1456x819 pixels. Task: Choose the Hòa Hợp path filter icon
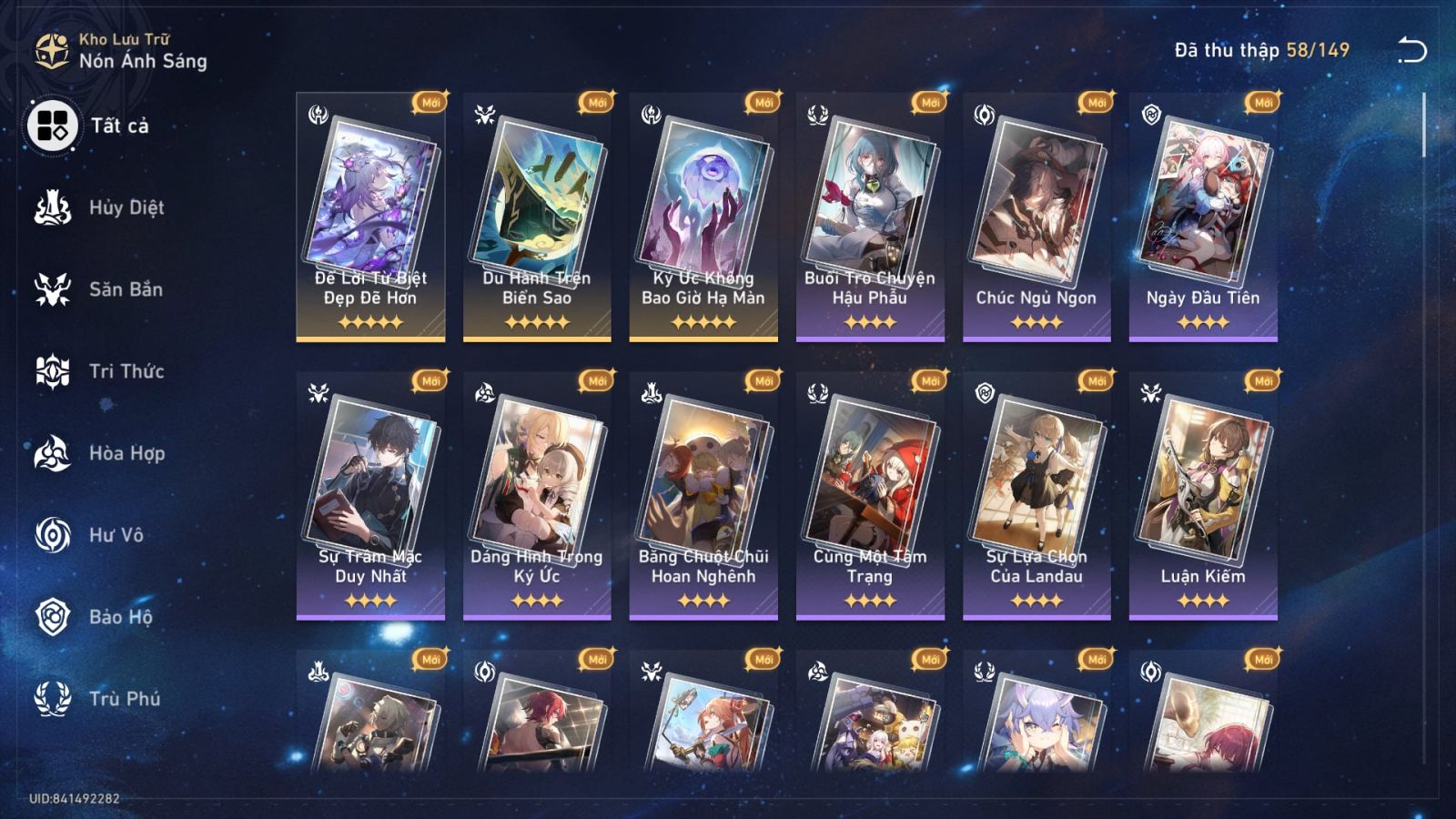[x=52, y=453]
